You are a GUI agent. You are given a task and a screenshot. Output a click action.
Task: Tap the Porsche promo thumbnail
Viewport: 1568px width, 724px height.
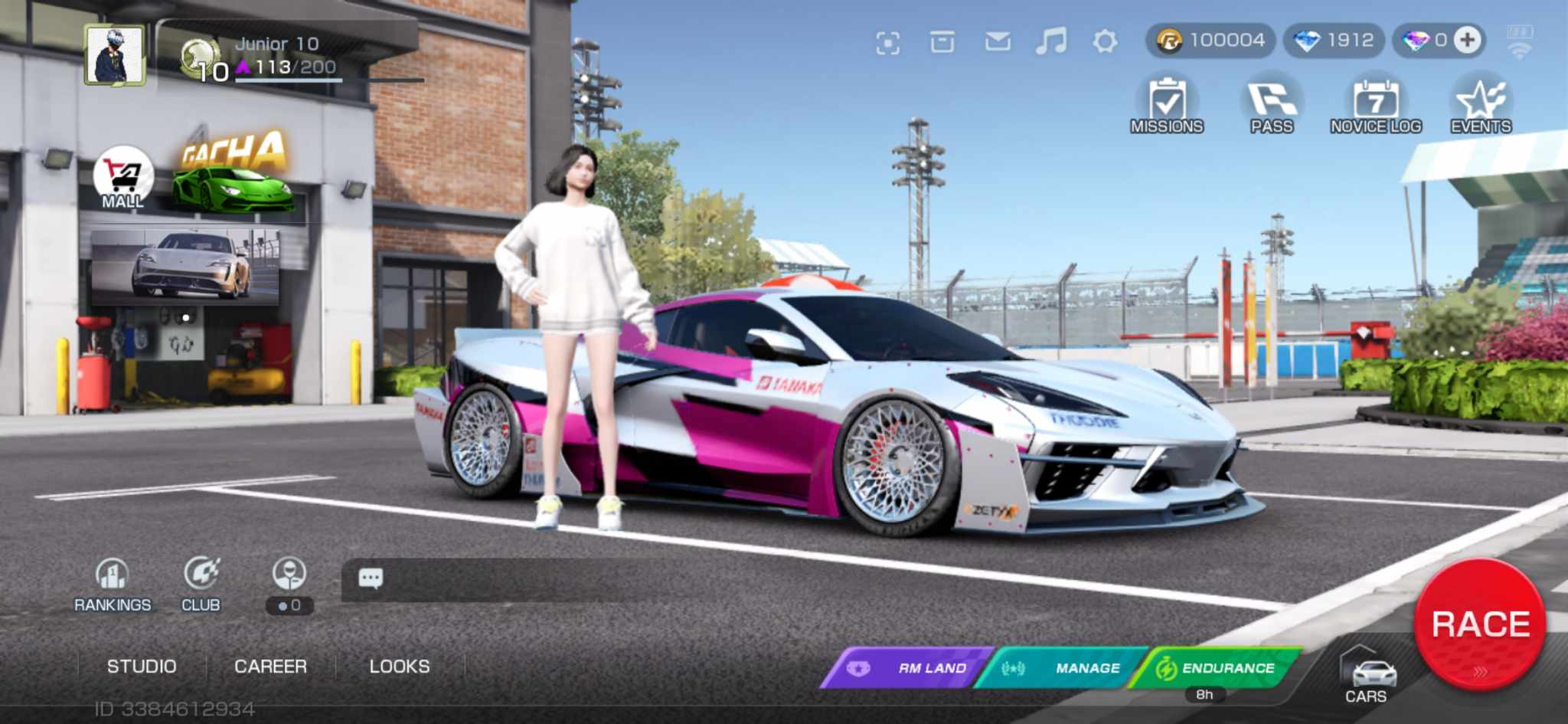(x=185, y=266)
